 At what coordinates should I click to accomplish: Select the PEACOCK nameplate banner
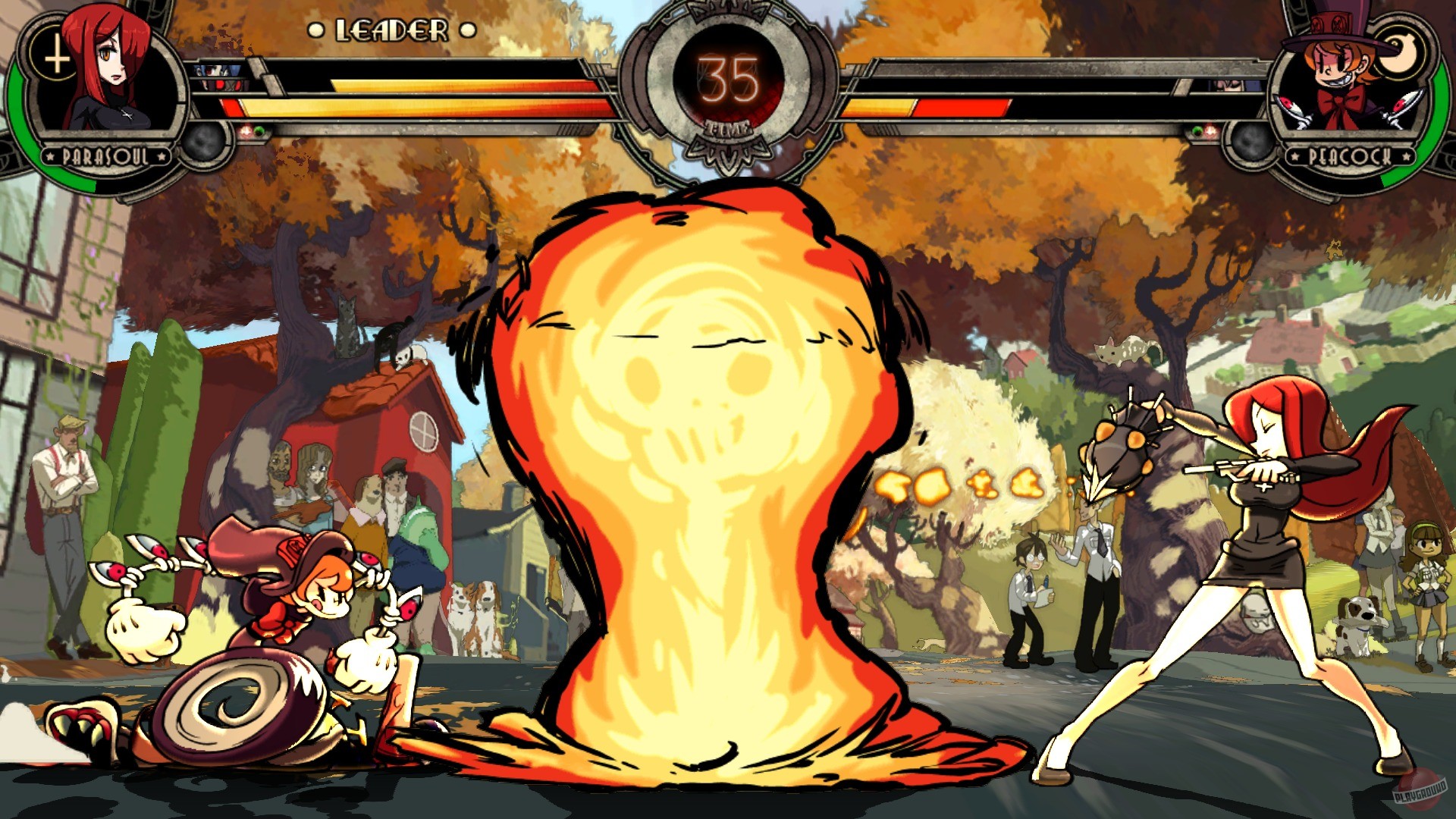point(1351,156)
